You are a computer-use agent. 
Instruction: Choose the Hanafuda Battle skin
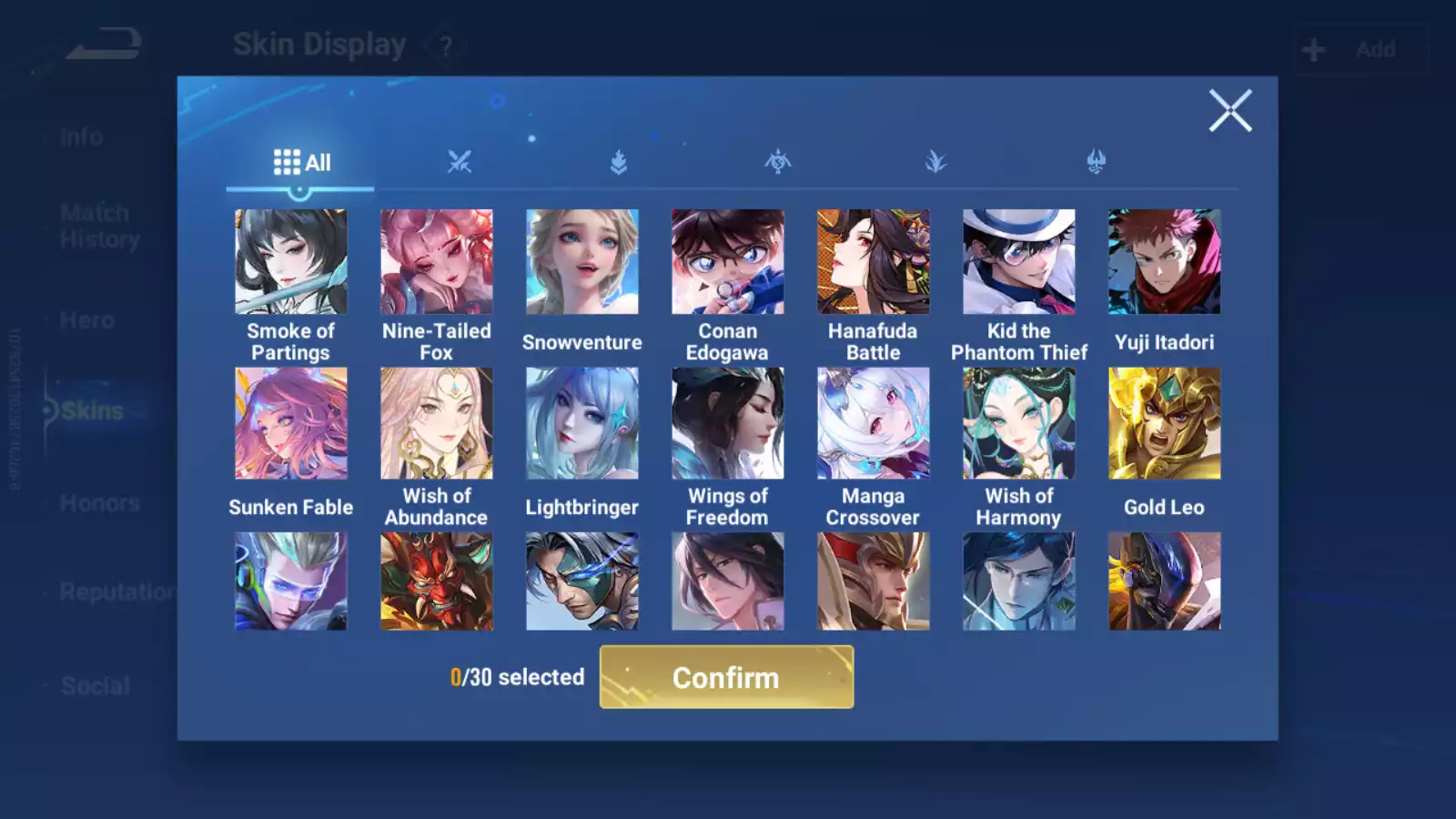[x=874, y=262]
